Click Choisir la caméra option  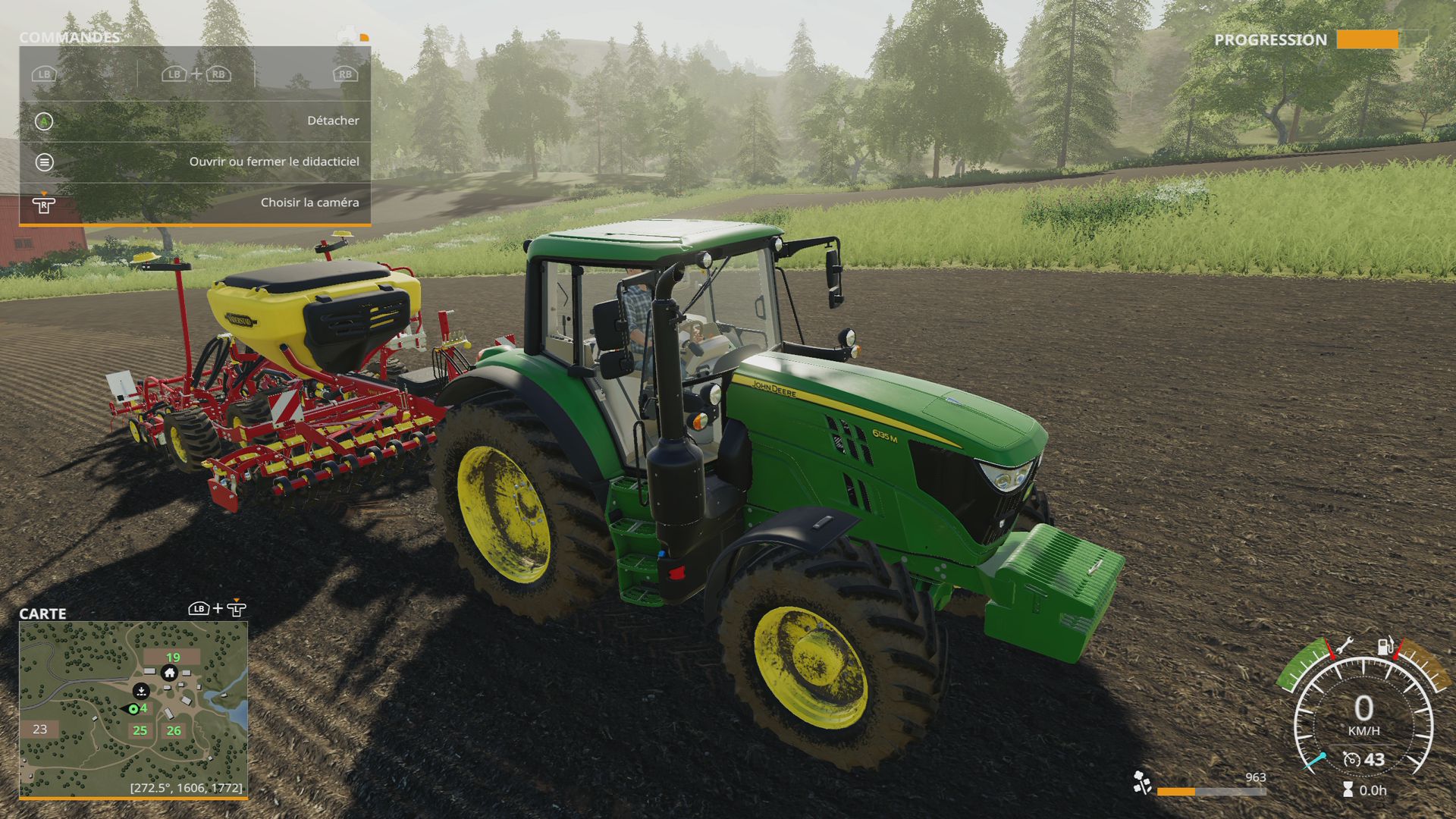coord(311,202)
